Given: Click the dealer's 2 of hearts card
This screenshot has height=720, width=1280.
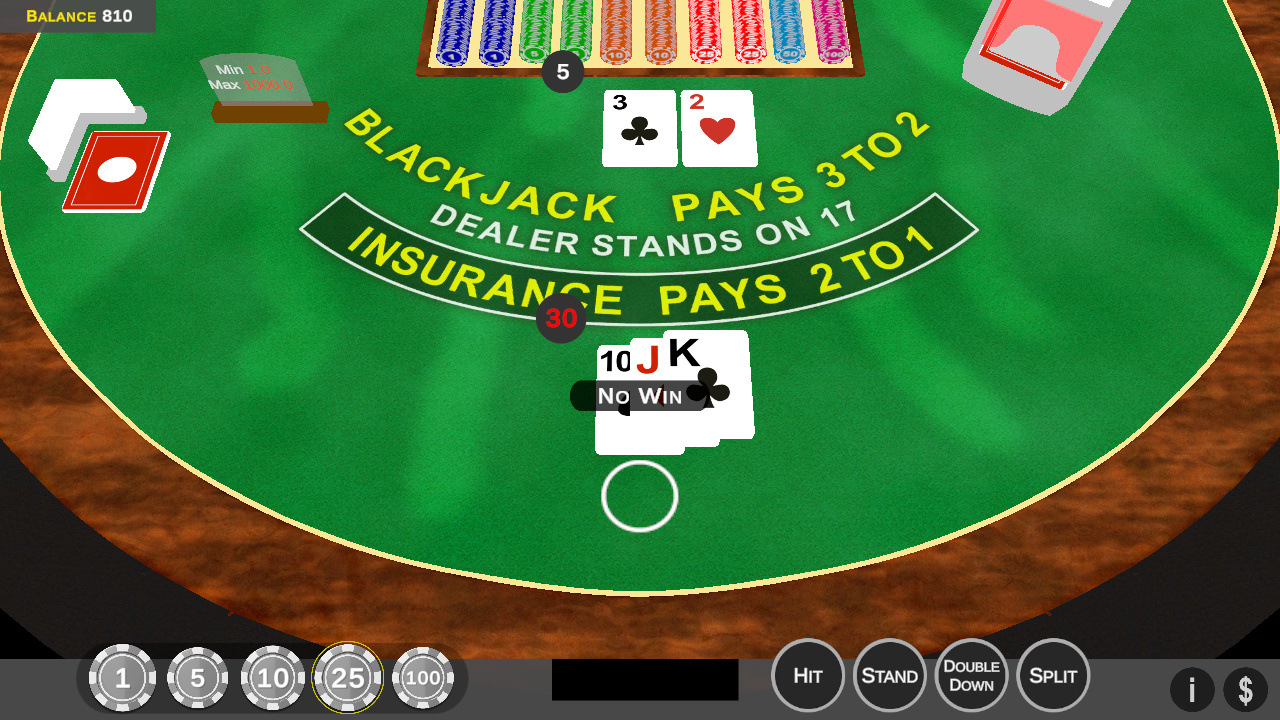Looking at the screenshot, I should coord(717,128).
